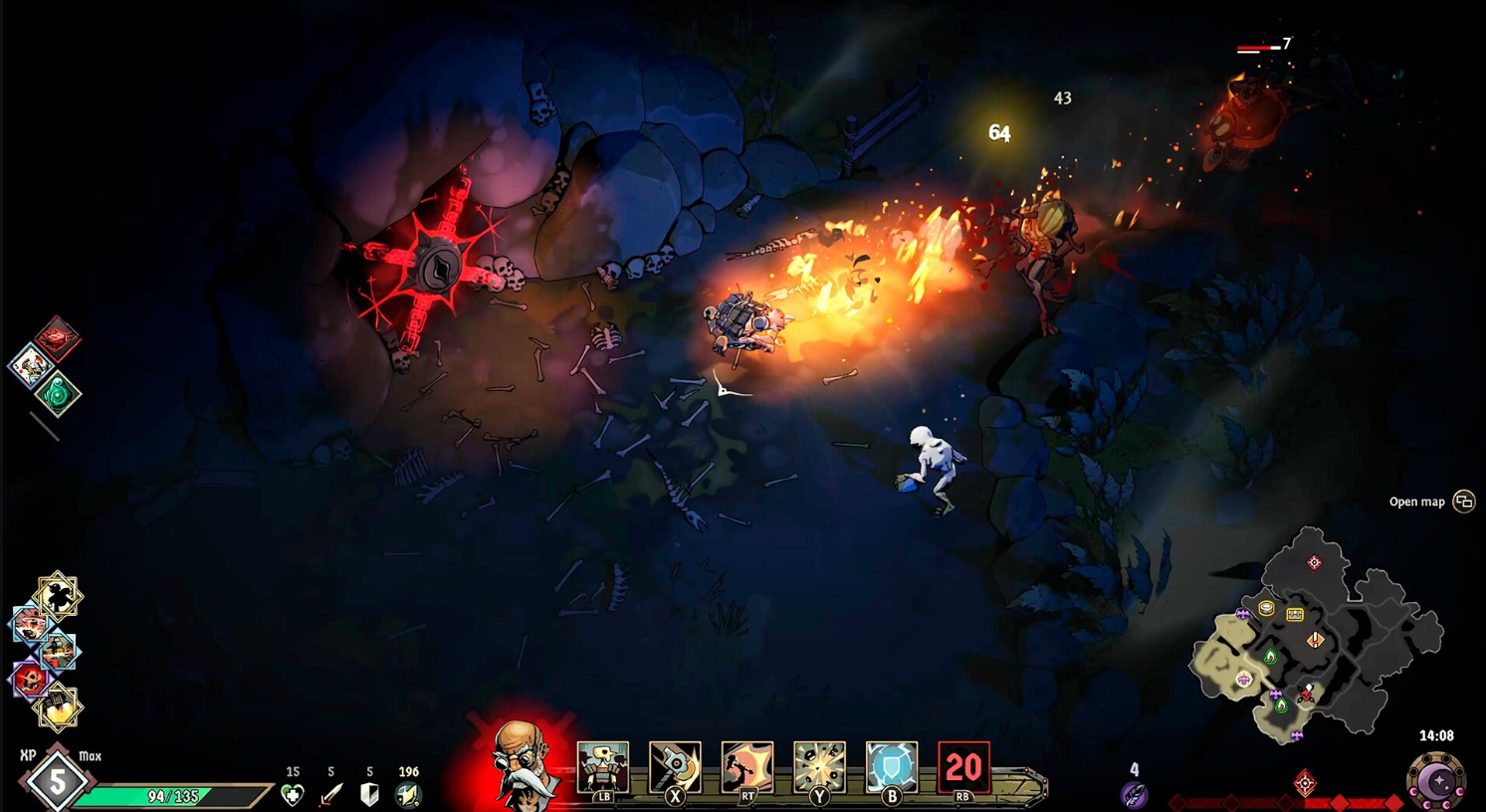This screenshot has width=1486, height=812.
Task: Select the red cooldown ability showing 20
Action: tap(963, 768)
